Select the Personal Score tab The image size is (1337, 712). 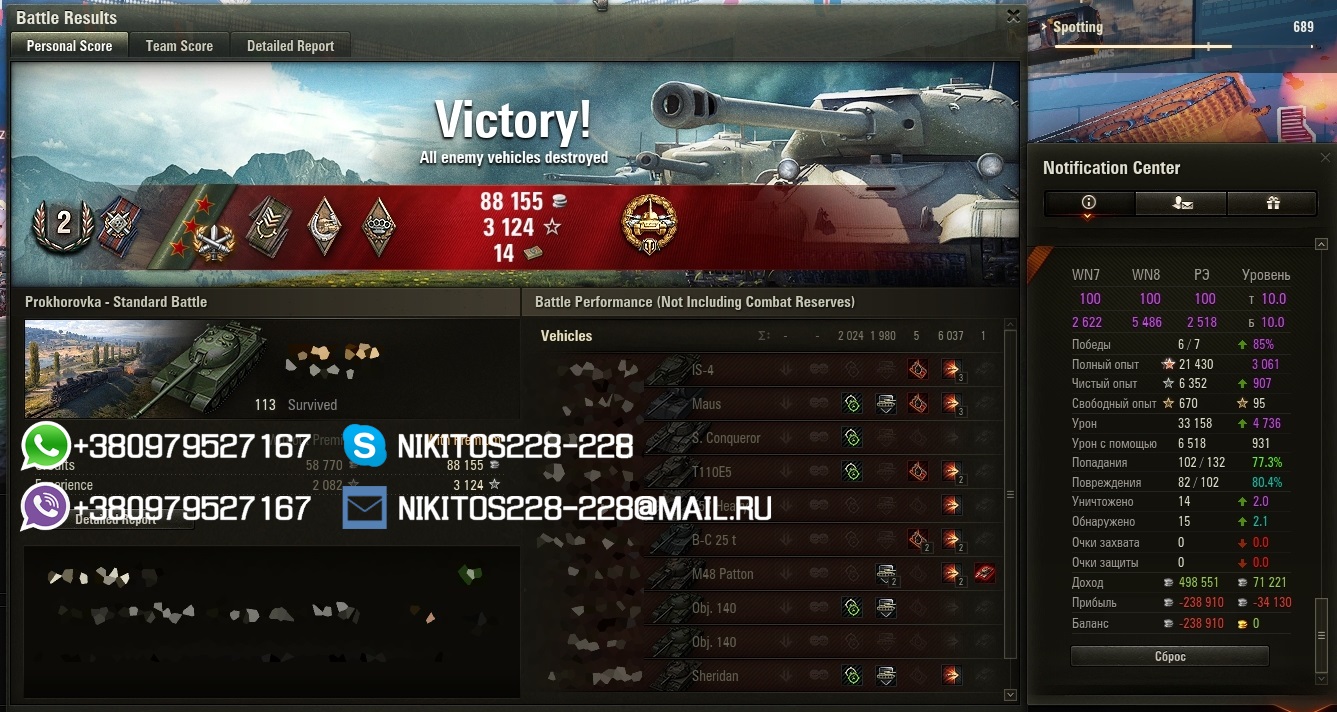tap(69, 46)
